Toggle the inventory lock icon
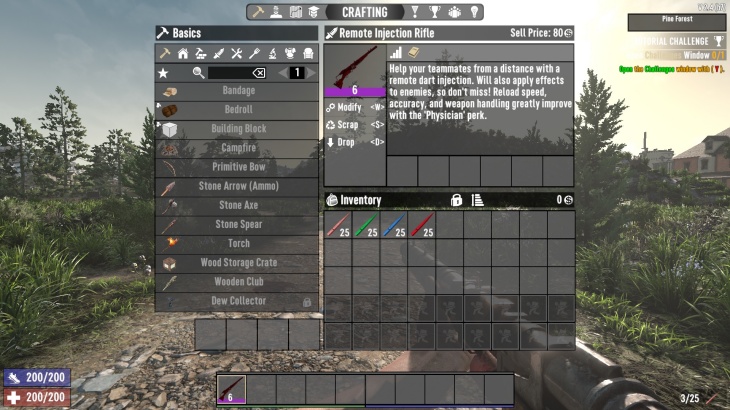This screenshot has height=410, width=730. pyautogui.click(x=456, y=200)
